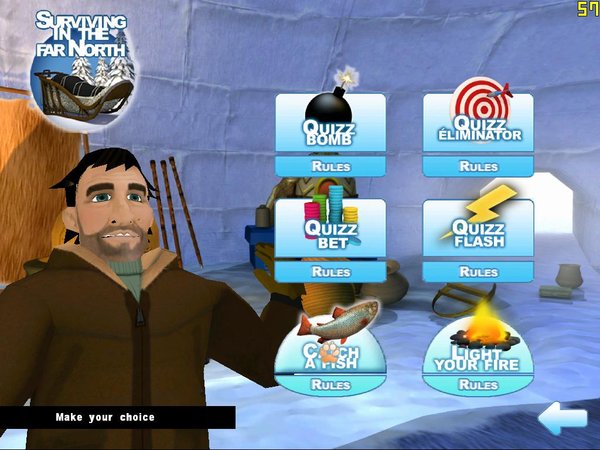Play the Catch a Fish minigame
Image resolution: width=600 pixels, height=450 pixels.
click(330, 345)
